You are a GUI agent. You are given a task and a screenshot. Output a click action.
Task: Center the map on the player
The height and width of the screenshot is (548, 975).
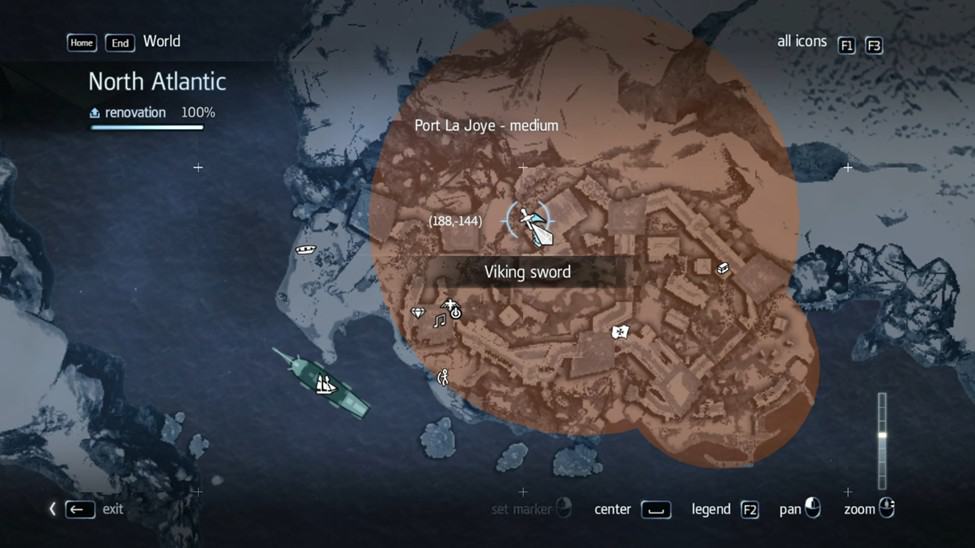pyautogui.click(x=655, y=509)
